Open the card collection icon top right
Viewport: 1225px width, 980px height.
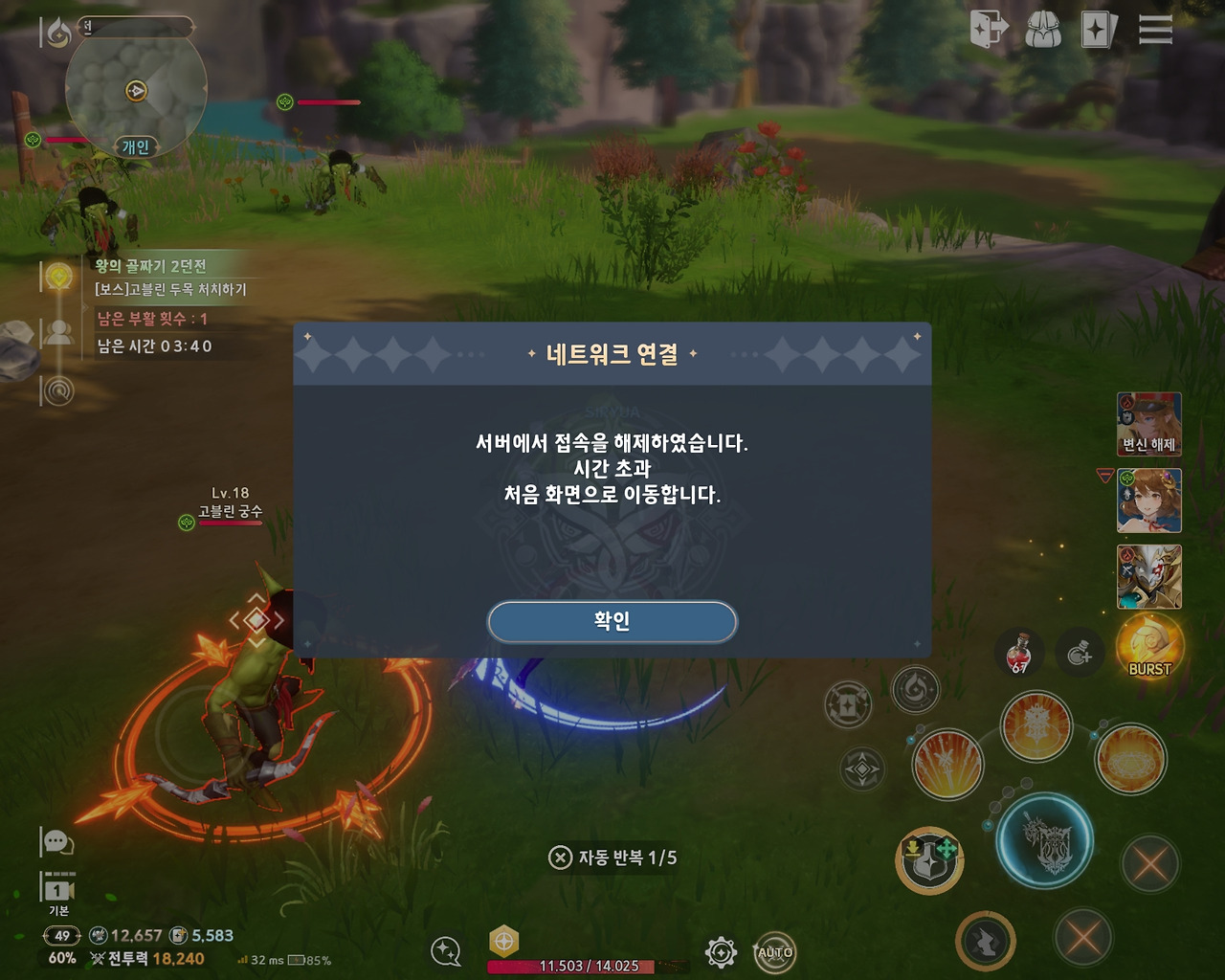point(1099,30)
